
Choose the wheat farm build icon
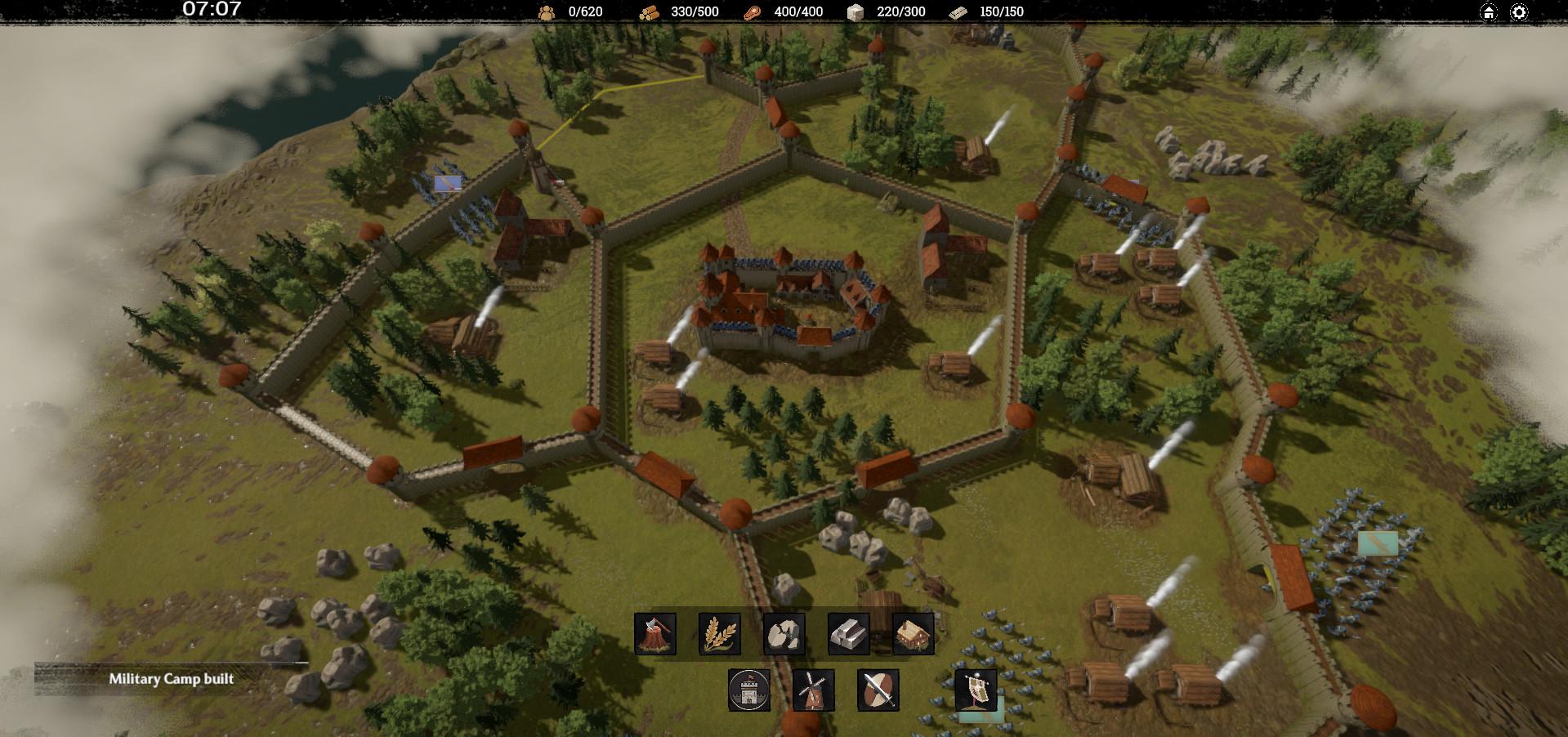pos(720,634)
